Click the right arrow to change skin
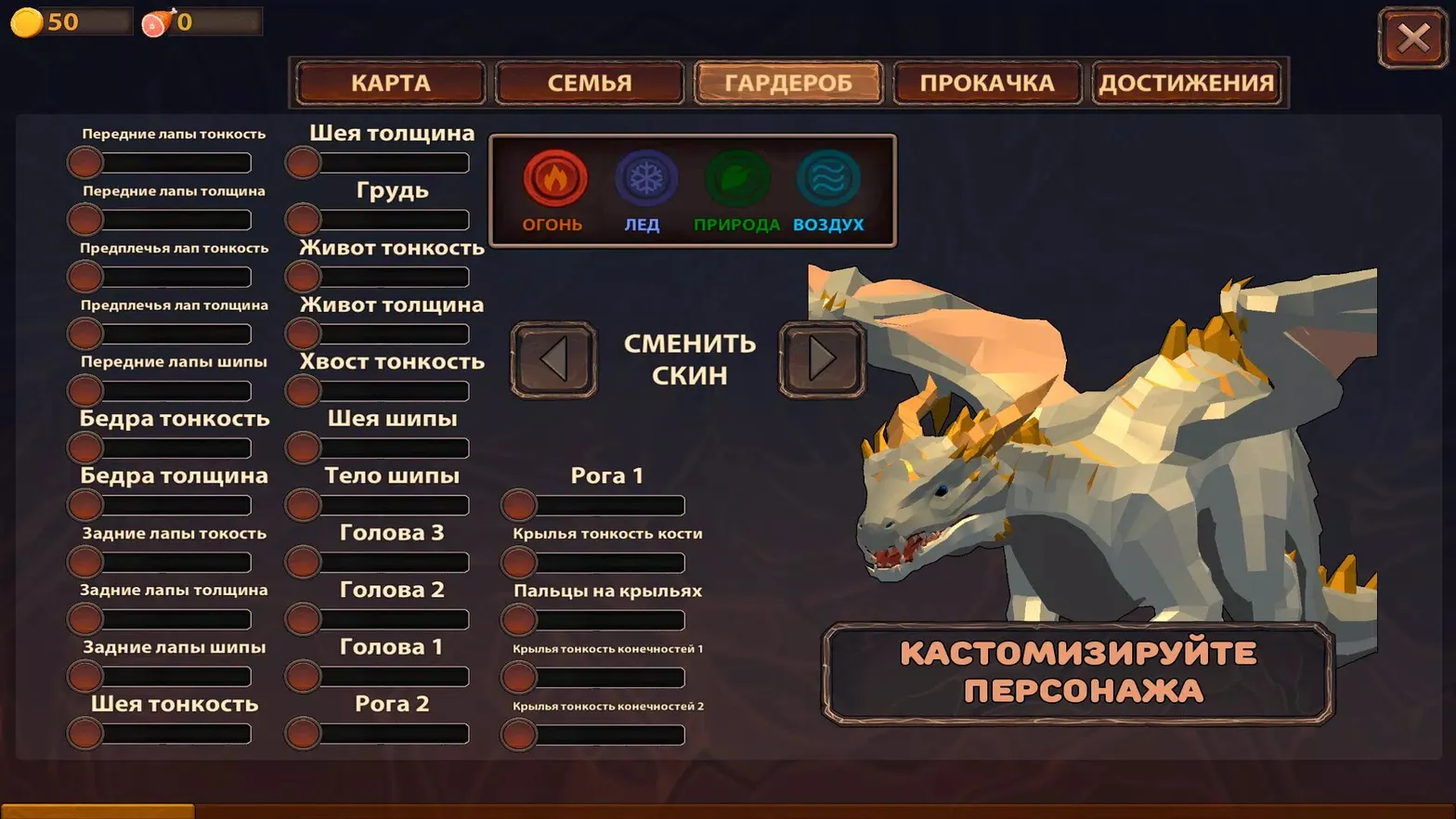The image size is (1456, 819). point(821,359)
